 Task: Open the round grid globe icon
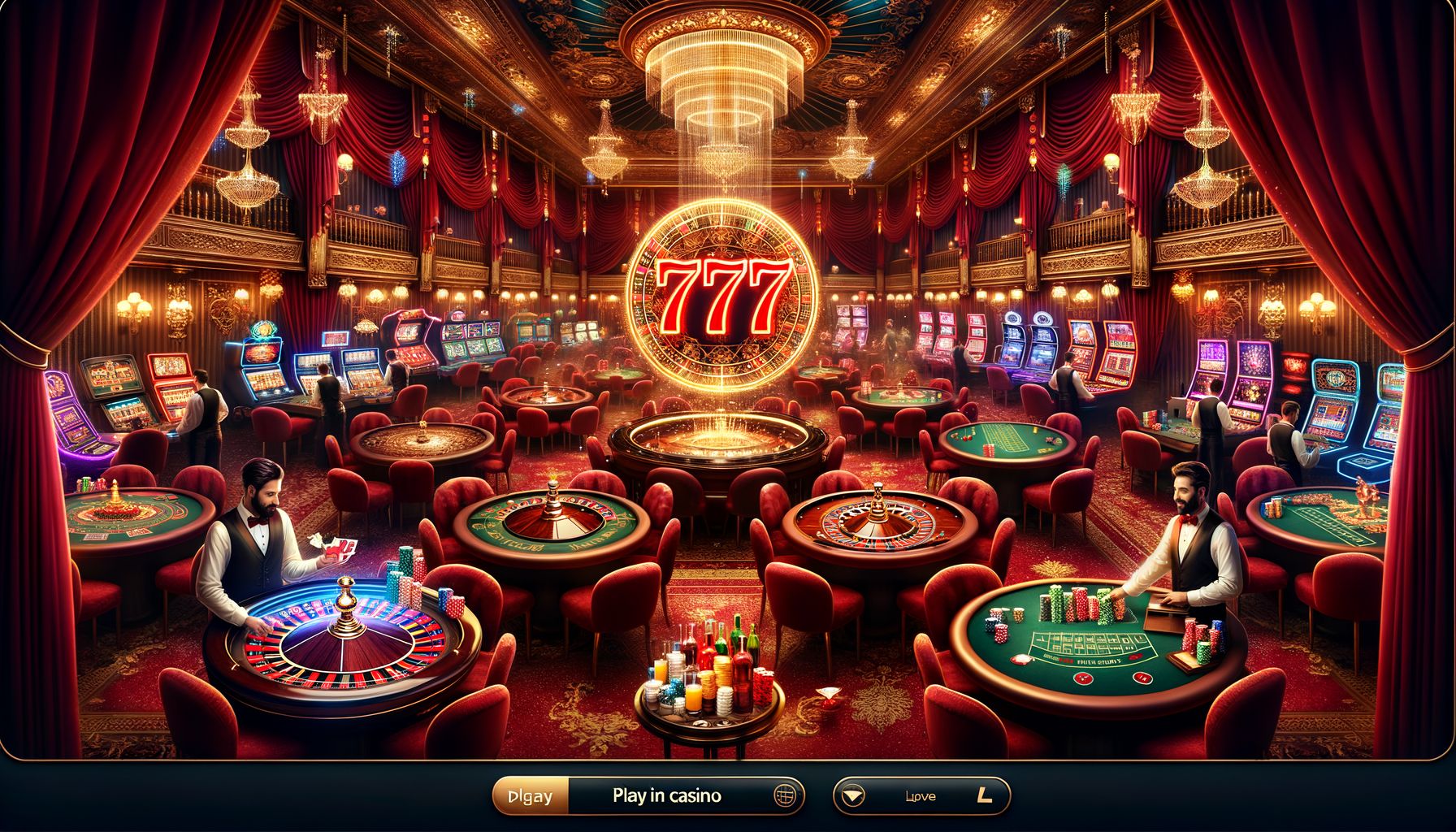[x=784, y=796]
